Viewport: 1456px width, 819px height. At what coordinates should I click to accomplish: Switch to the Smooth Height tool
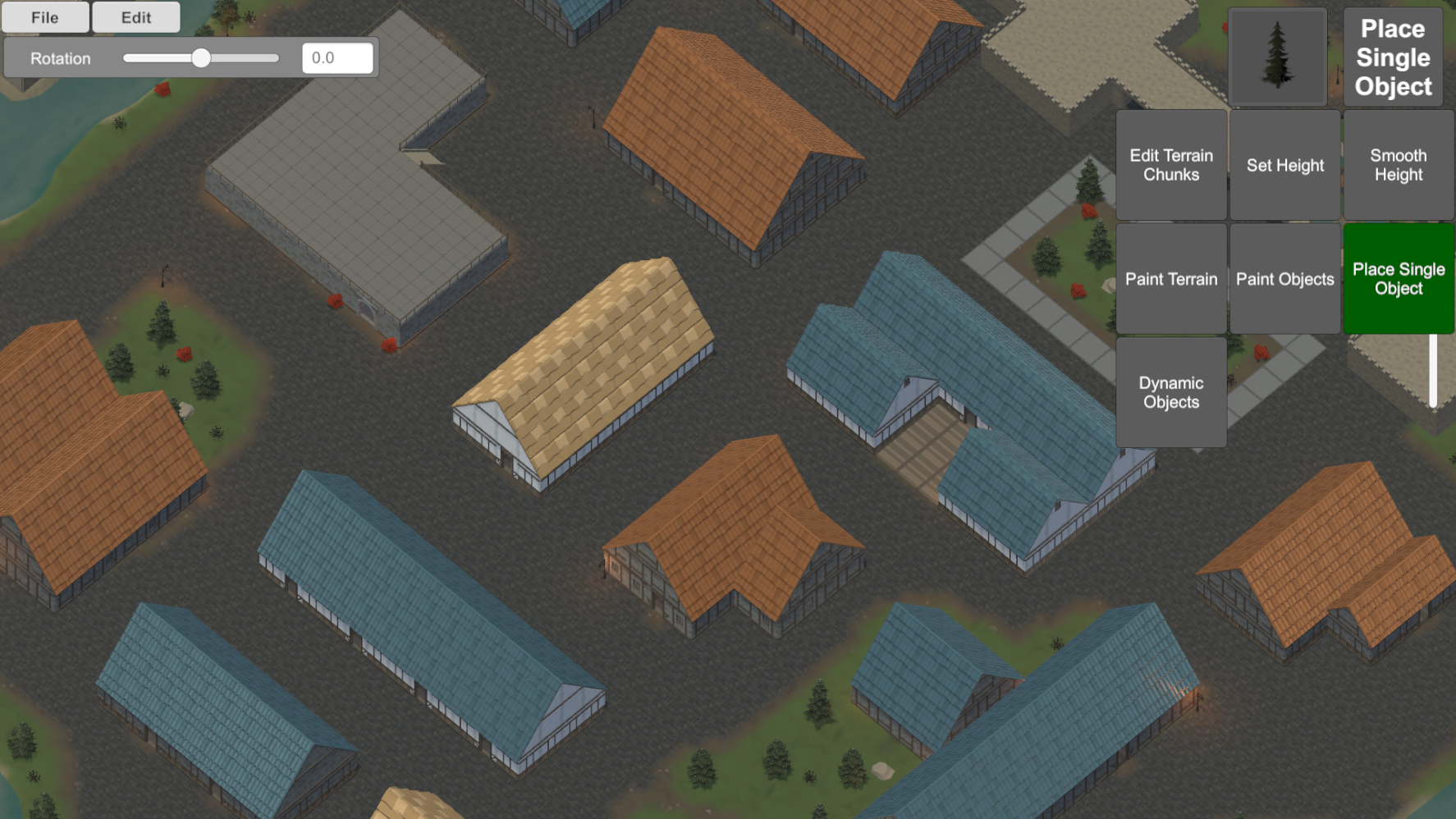[x=1399, y=165]
